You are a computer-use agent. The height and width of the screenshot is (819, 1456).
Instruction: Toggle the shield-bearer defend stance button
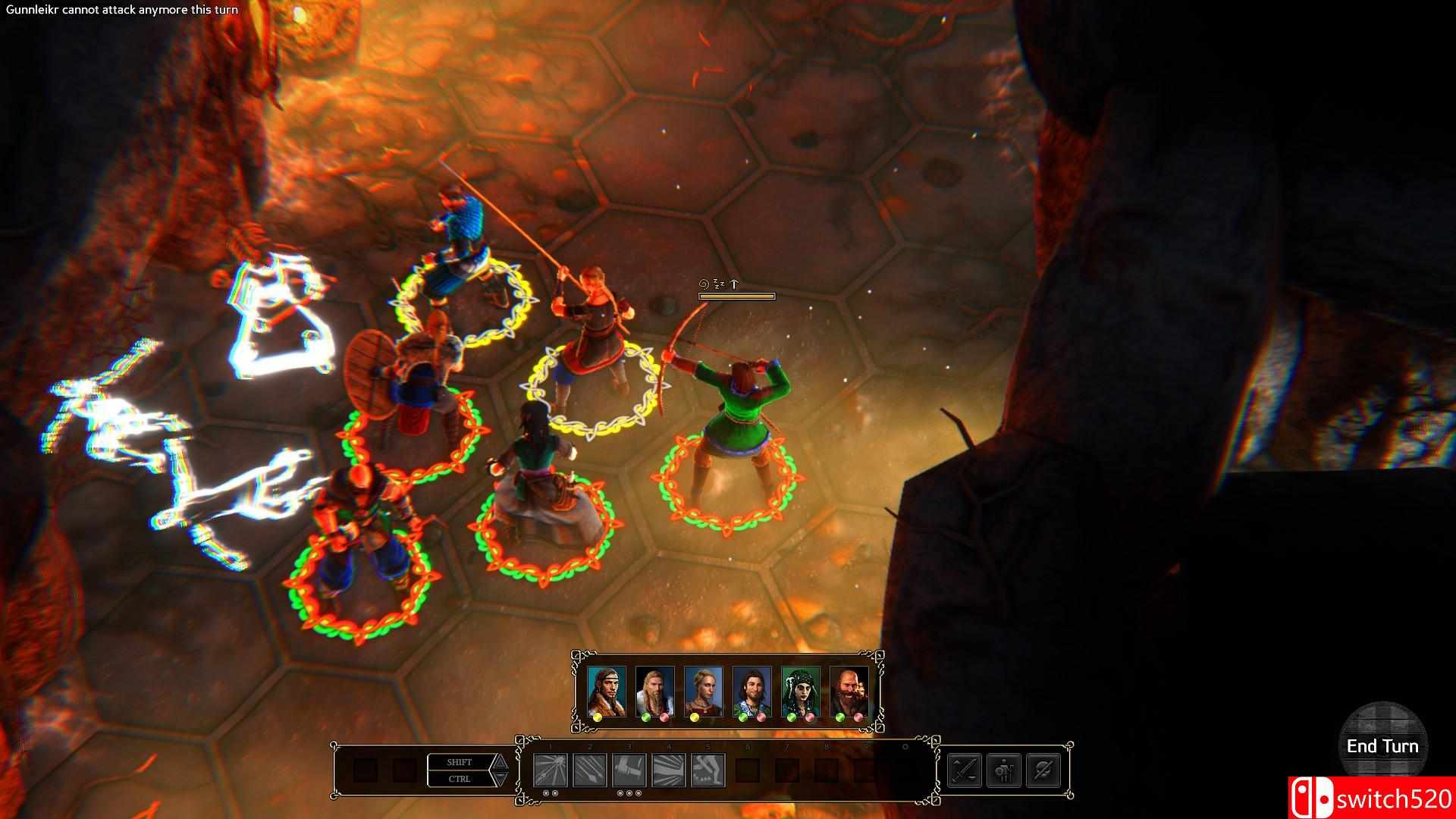point(1004,770)
